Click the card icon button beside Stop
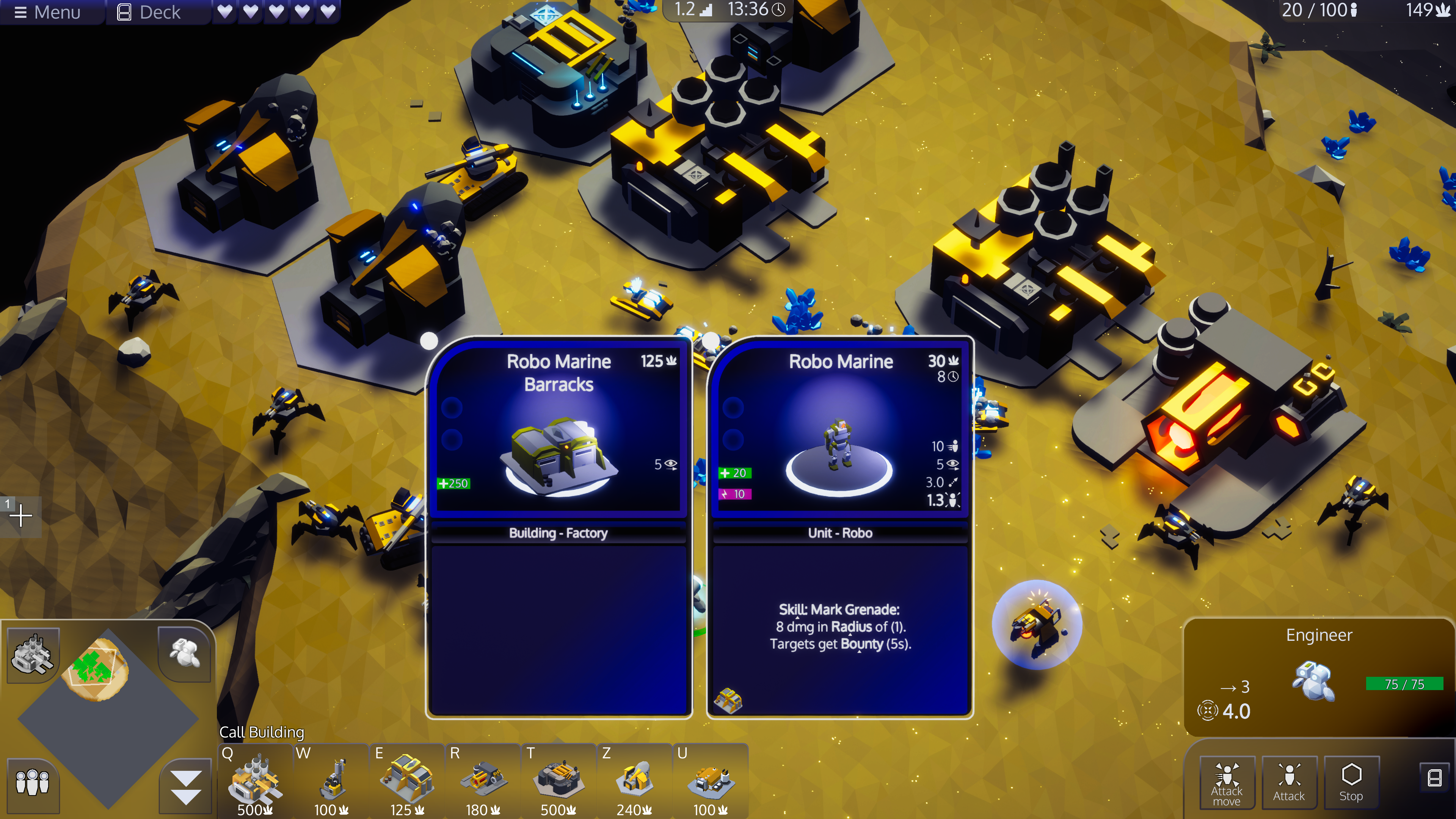The height and width of the screenshot is (819, 1456). pos(1434,778)
